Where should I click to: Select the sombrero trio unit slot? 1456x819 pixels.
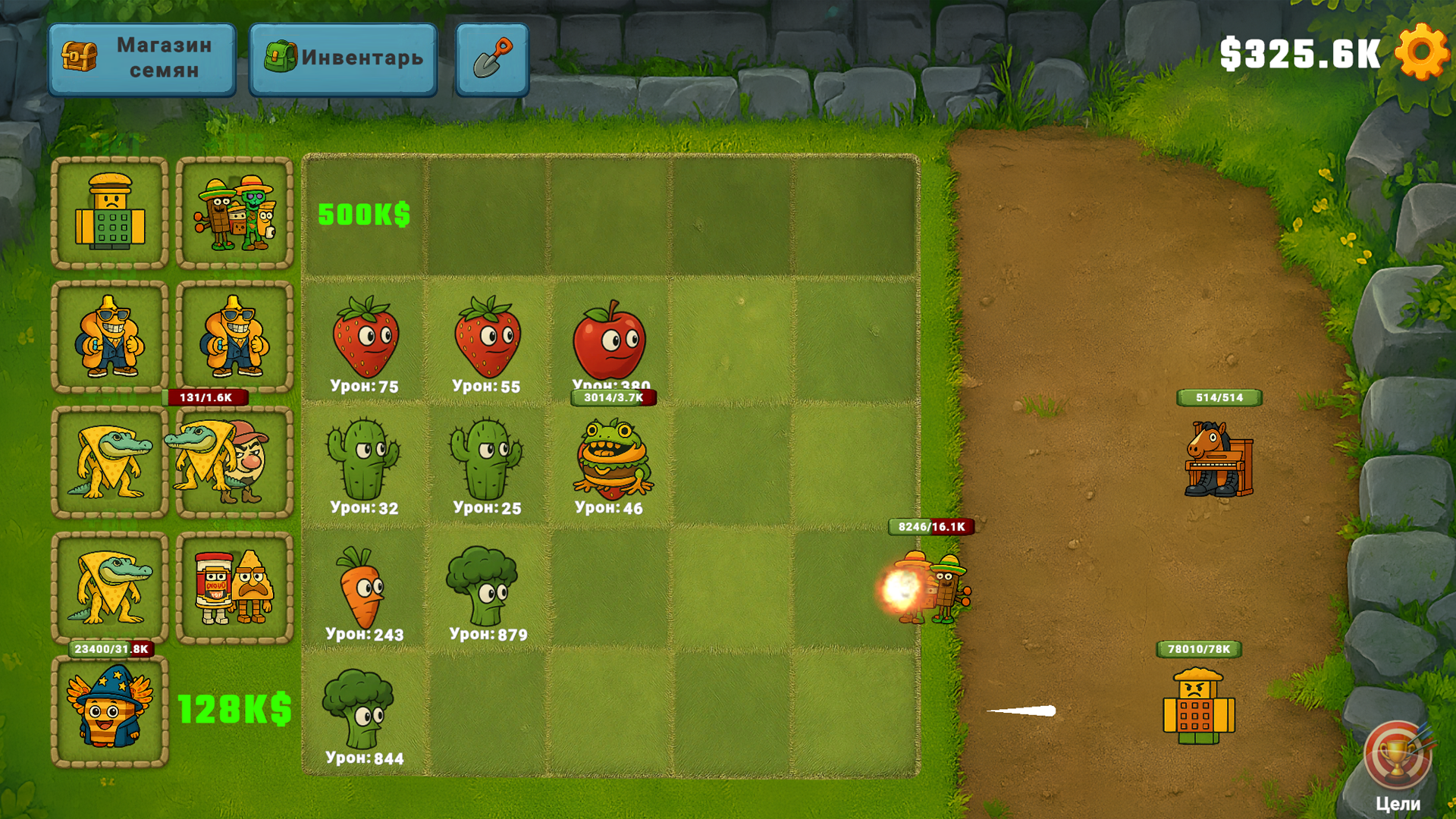234,212
